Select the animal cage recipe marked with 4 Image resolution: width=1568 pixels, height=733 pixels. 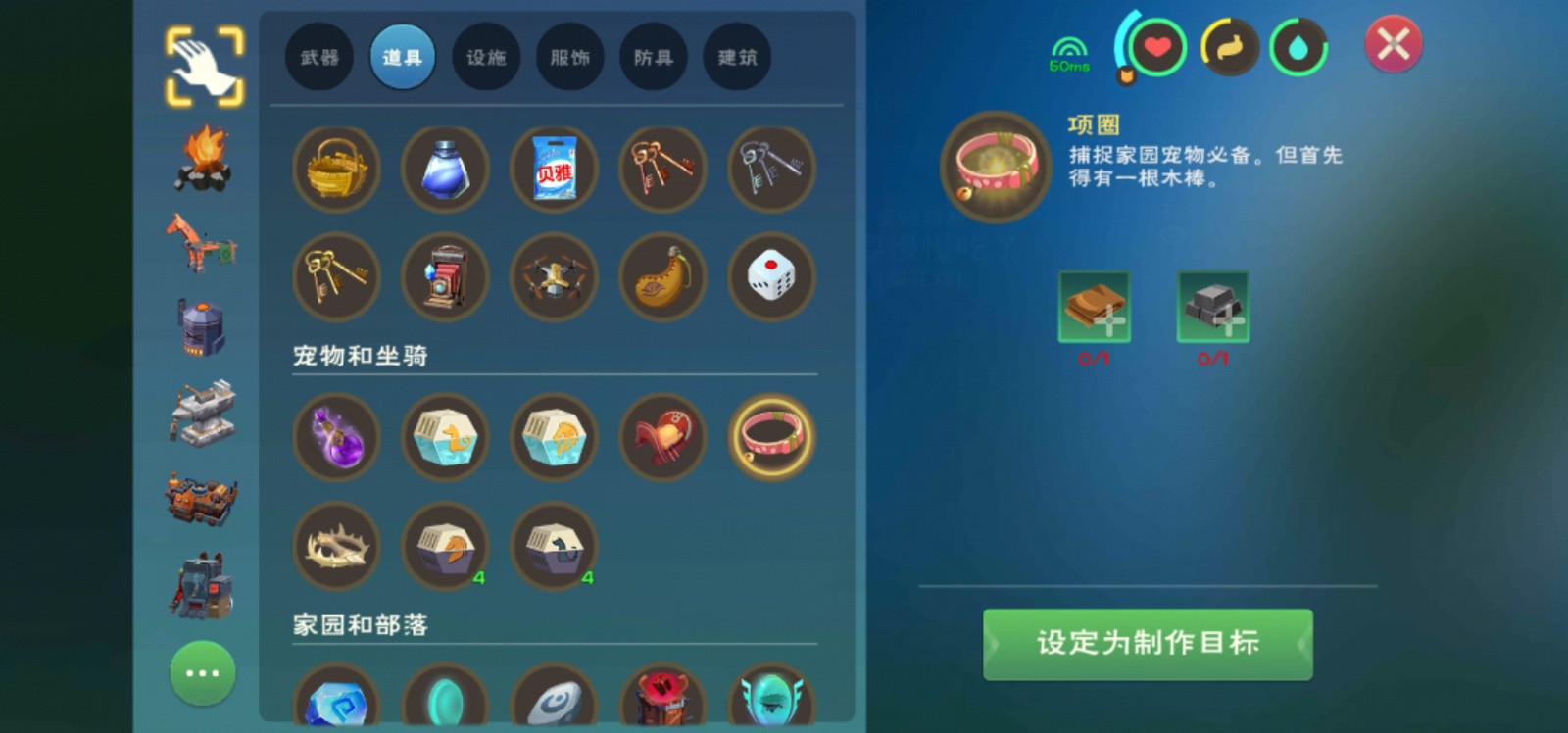click(x=446, y=547)
